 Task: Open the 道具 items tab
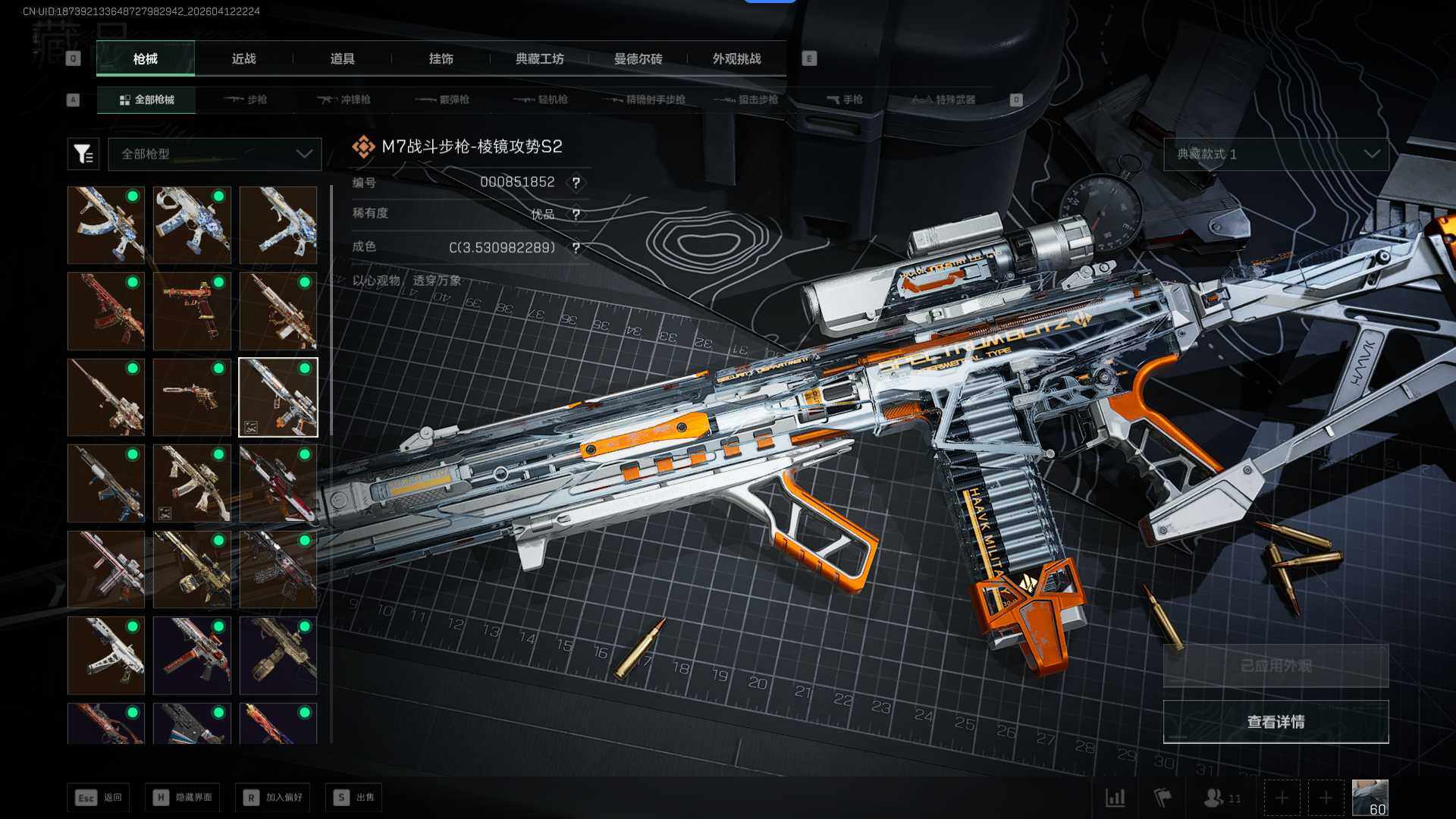[342, 59]
